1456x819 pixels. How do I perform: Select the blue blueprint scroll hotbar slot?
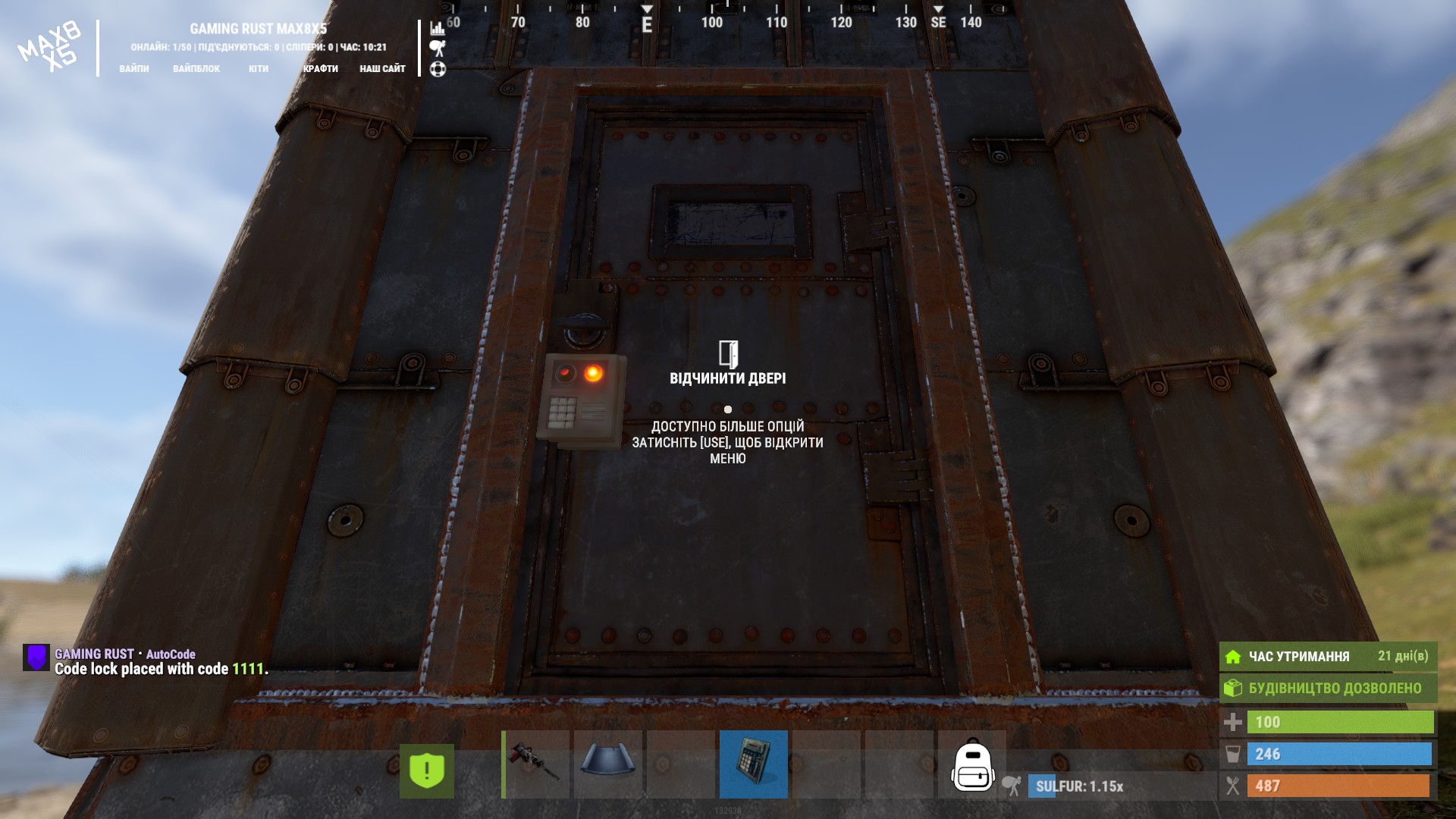tap(607, 764)
